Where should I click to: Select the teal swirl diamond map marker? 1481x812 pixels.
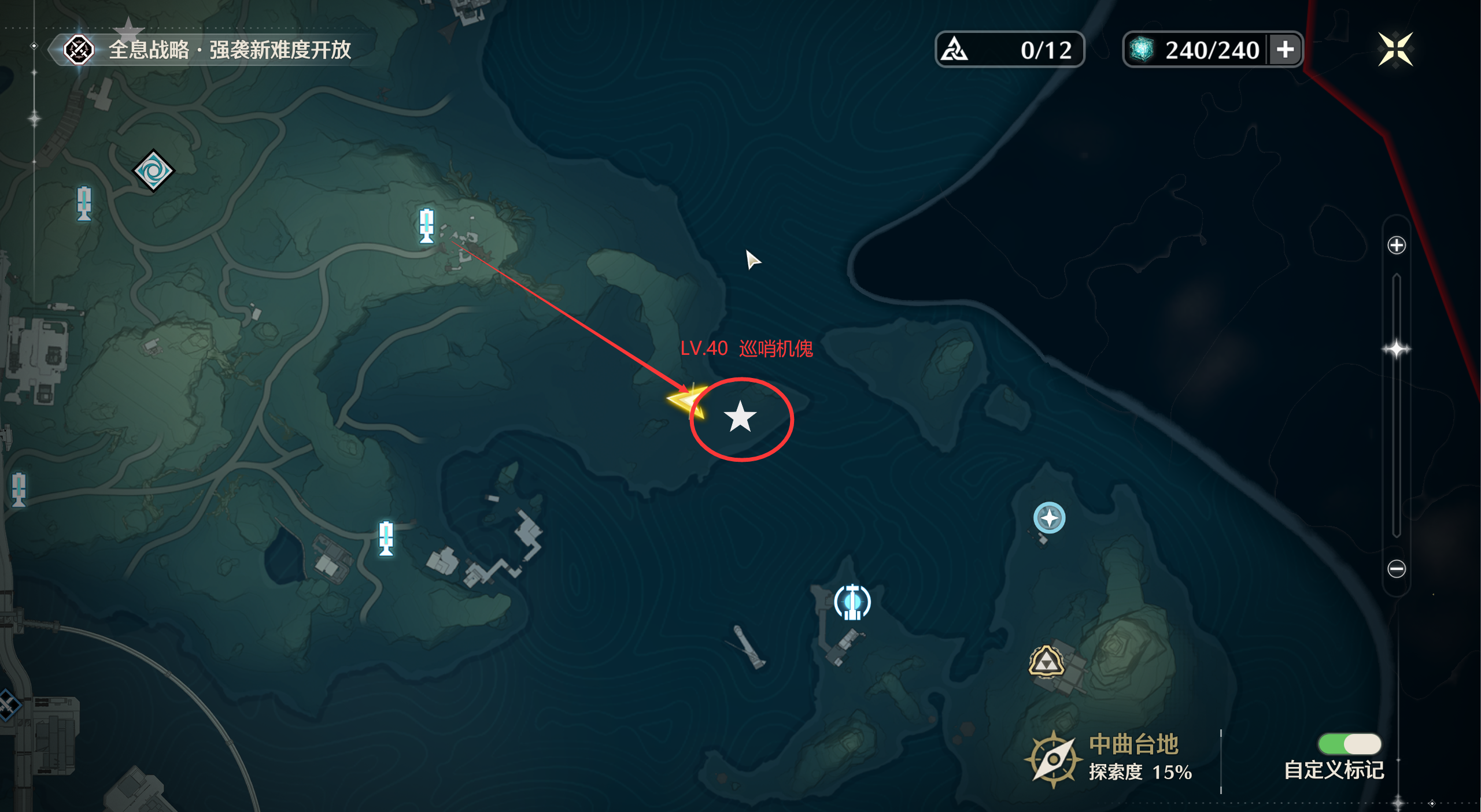point(153,170)
